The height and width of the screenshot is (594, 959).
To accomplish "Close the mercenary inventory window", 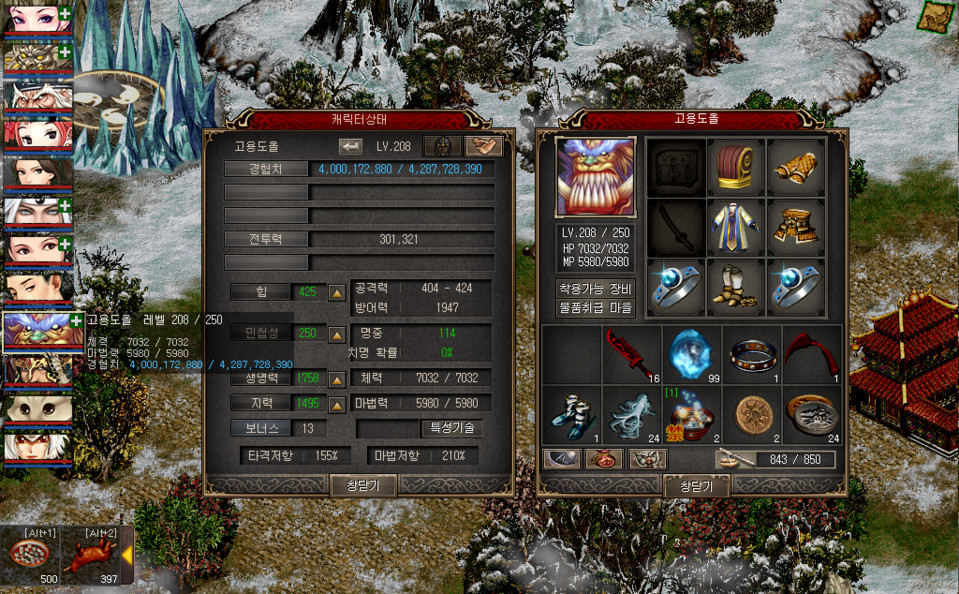I will (694, 486).
